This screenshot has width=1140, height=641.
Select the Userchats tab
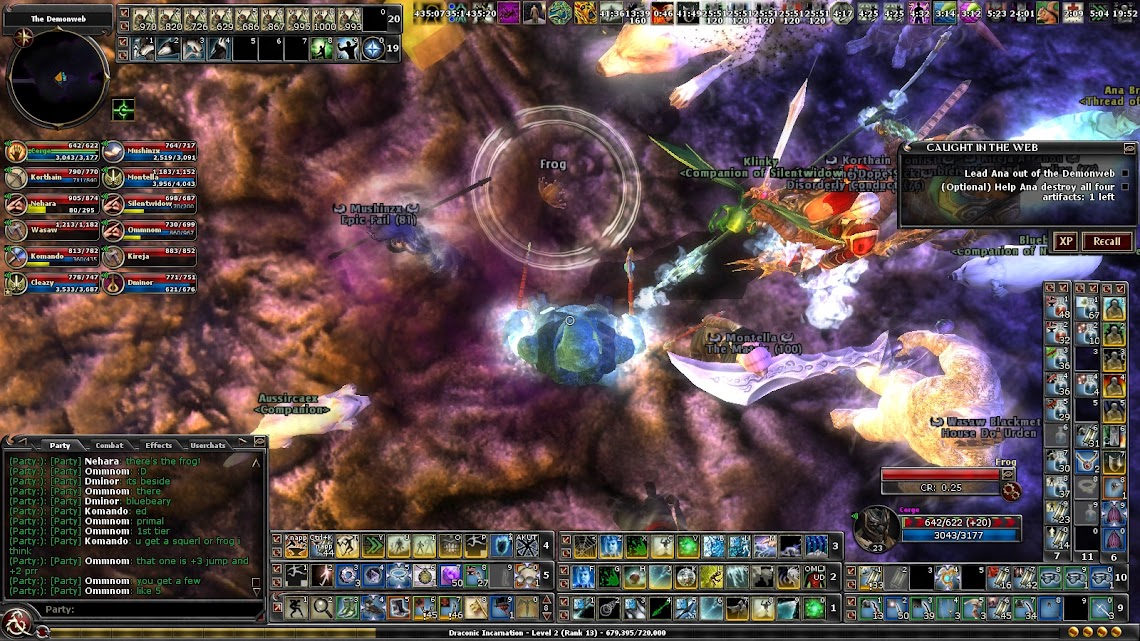point(207,445)
